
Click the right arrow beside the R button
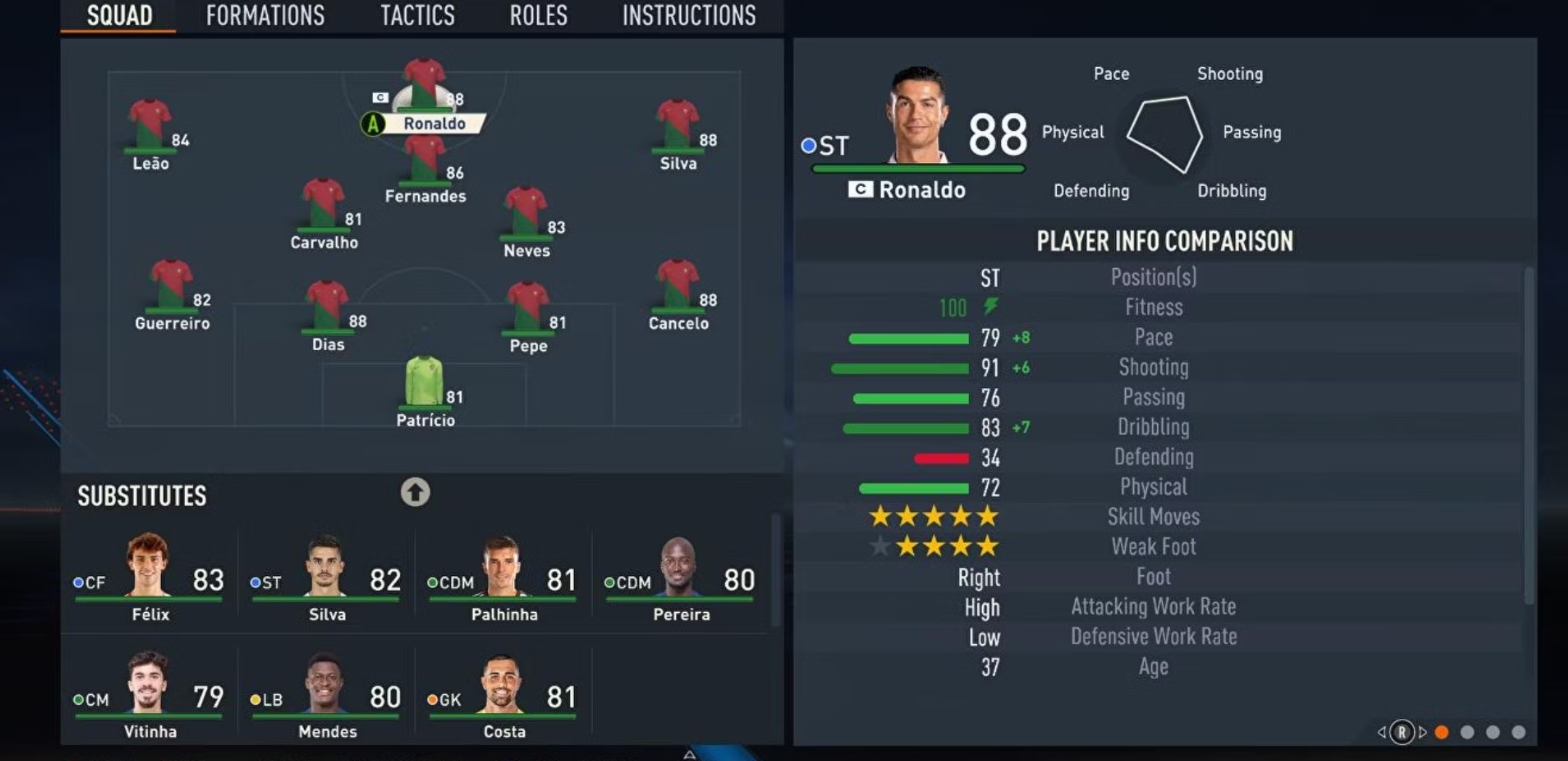pos(1422,732)
